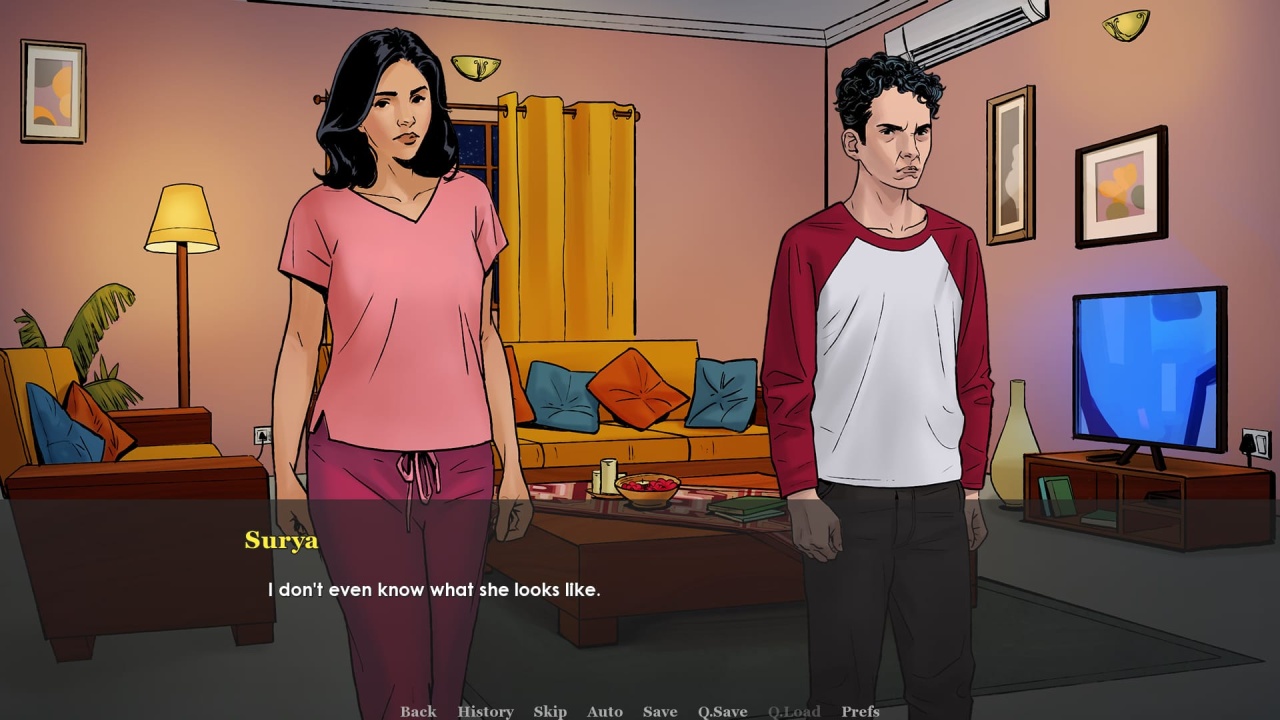Open the History log
1280x720 pixels.
pos(485,711)
